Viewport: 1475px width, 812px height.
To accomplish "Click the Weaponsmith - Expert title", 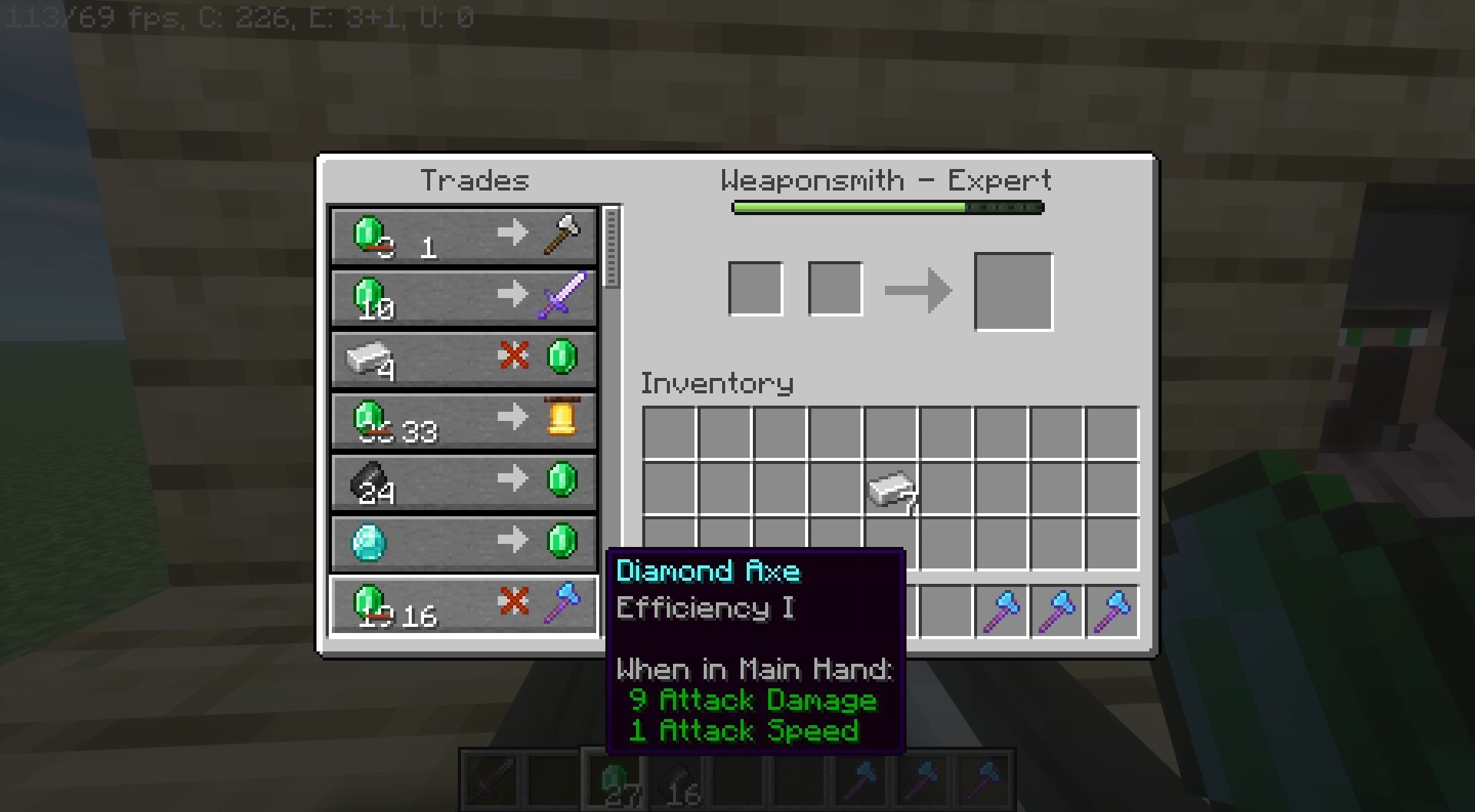I will coord(885,179).
